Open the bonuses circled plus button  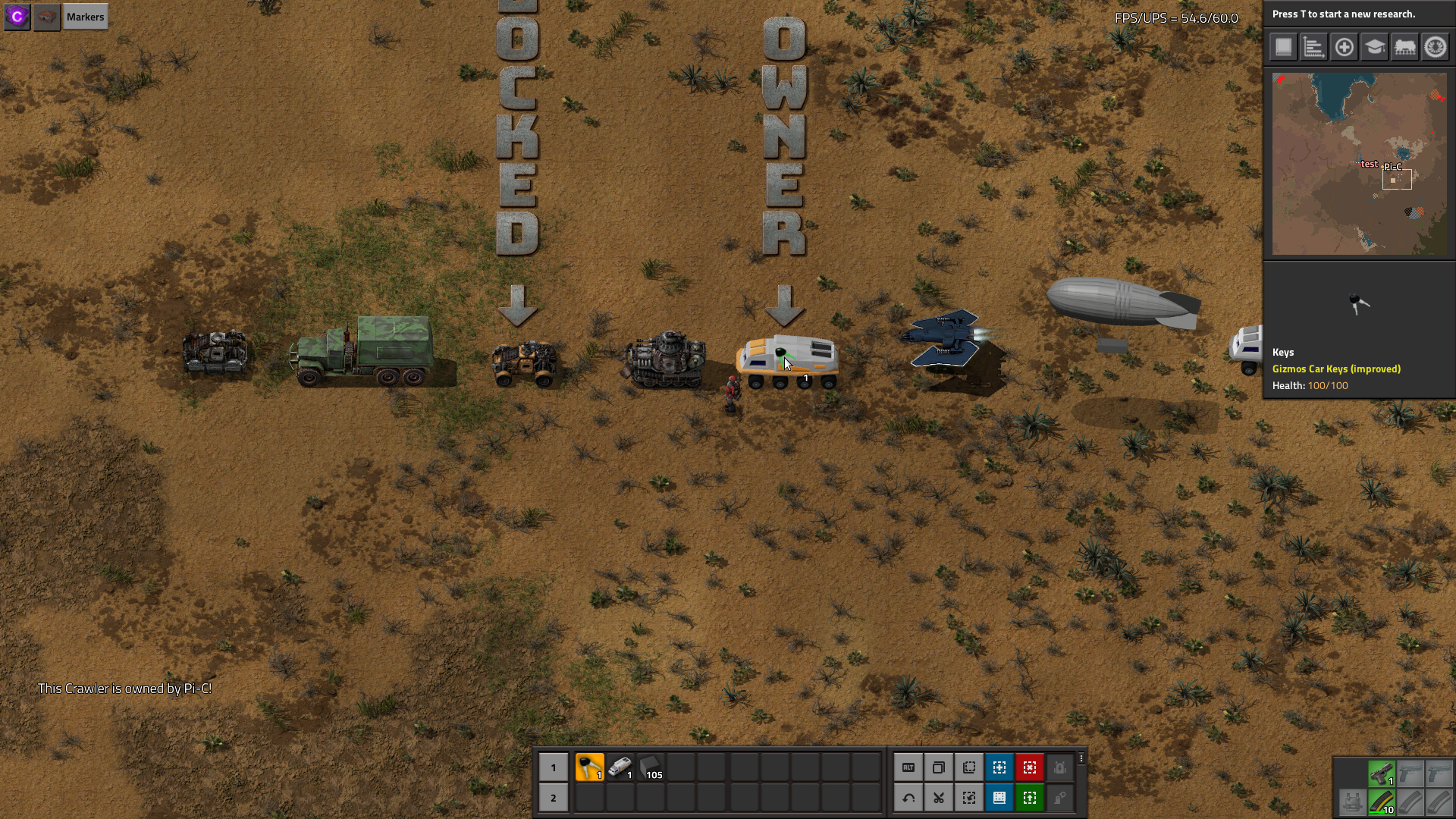(1344, 47)
